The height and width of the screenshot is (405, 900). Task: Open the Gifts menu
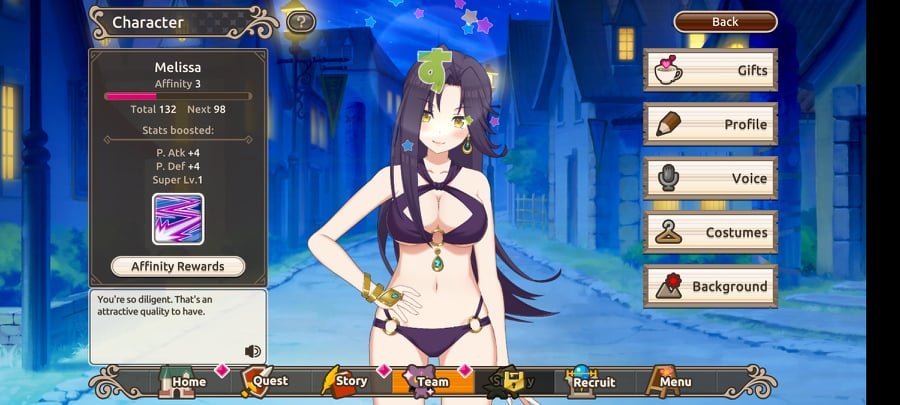(709, 70)
